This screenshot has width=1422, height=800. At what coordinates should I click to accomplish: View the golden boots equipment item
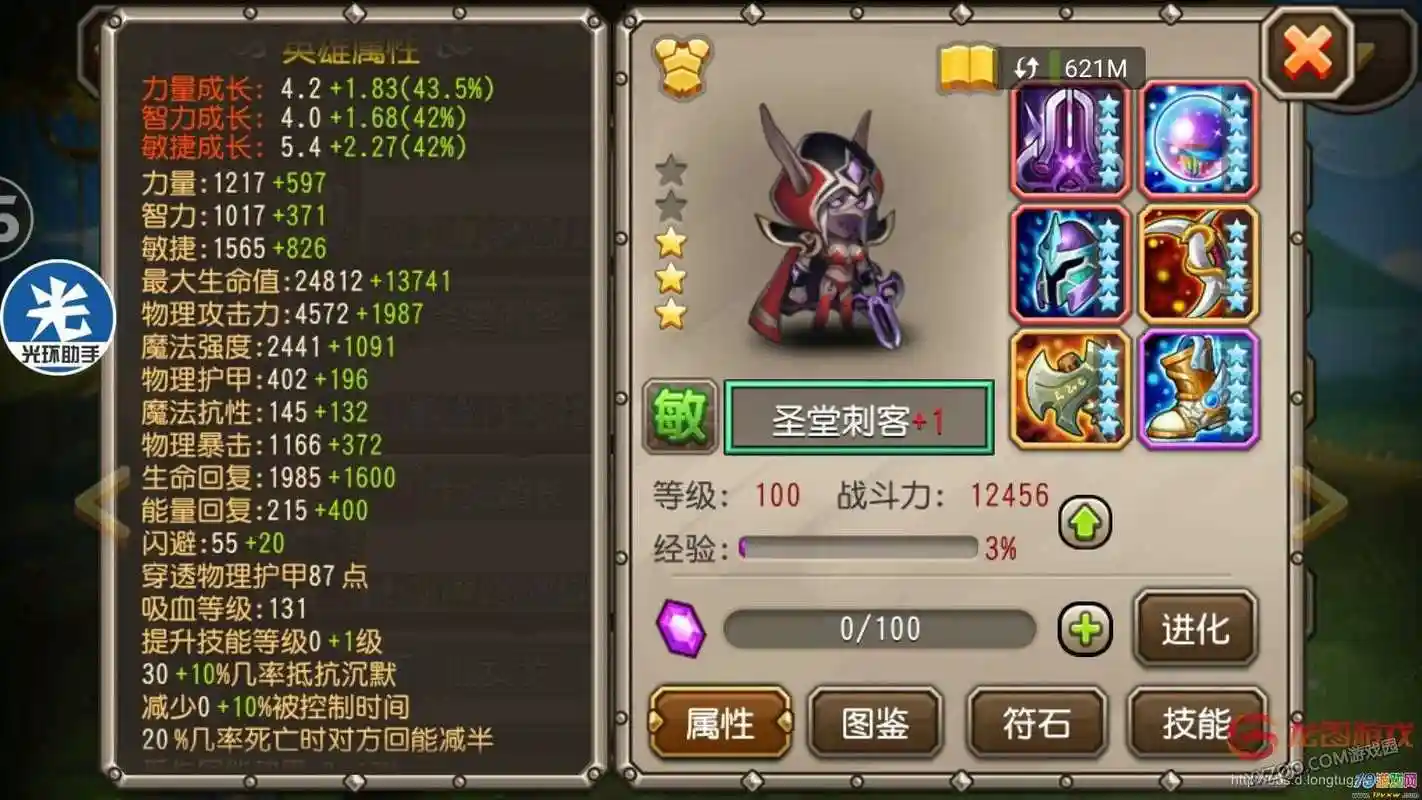coord(1198,389)
